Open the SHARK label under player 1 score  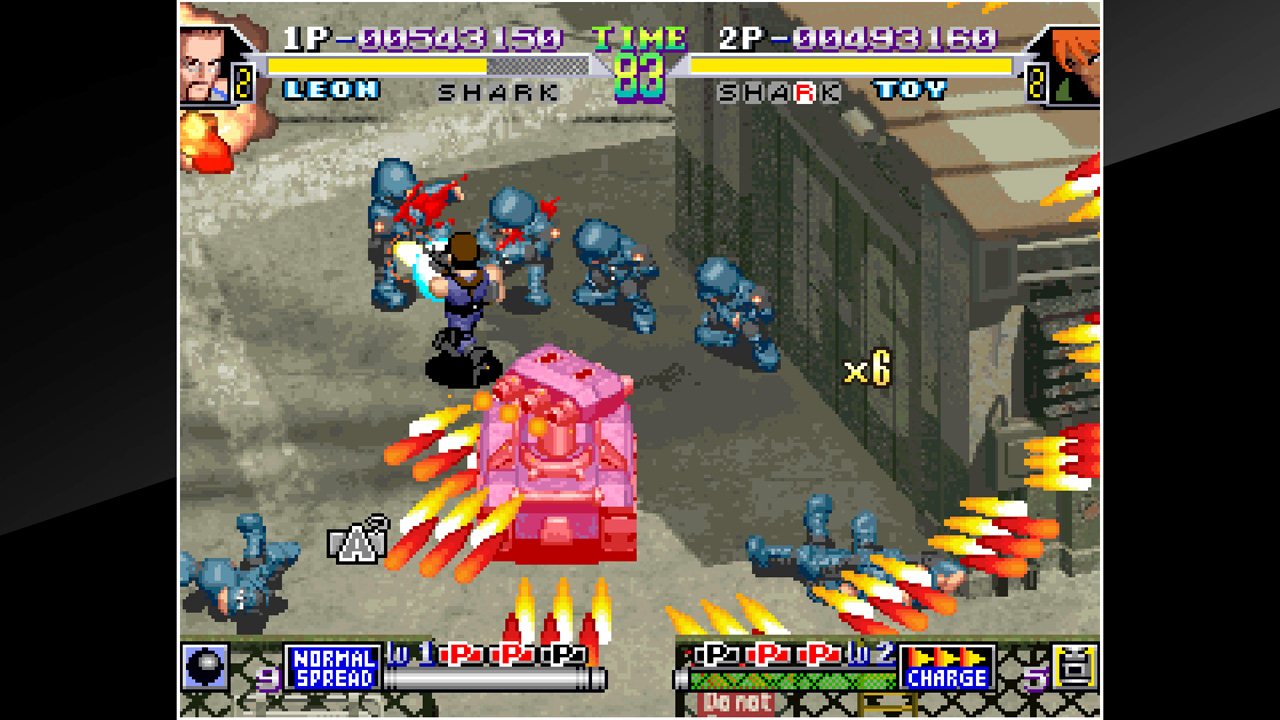(498, 90)
